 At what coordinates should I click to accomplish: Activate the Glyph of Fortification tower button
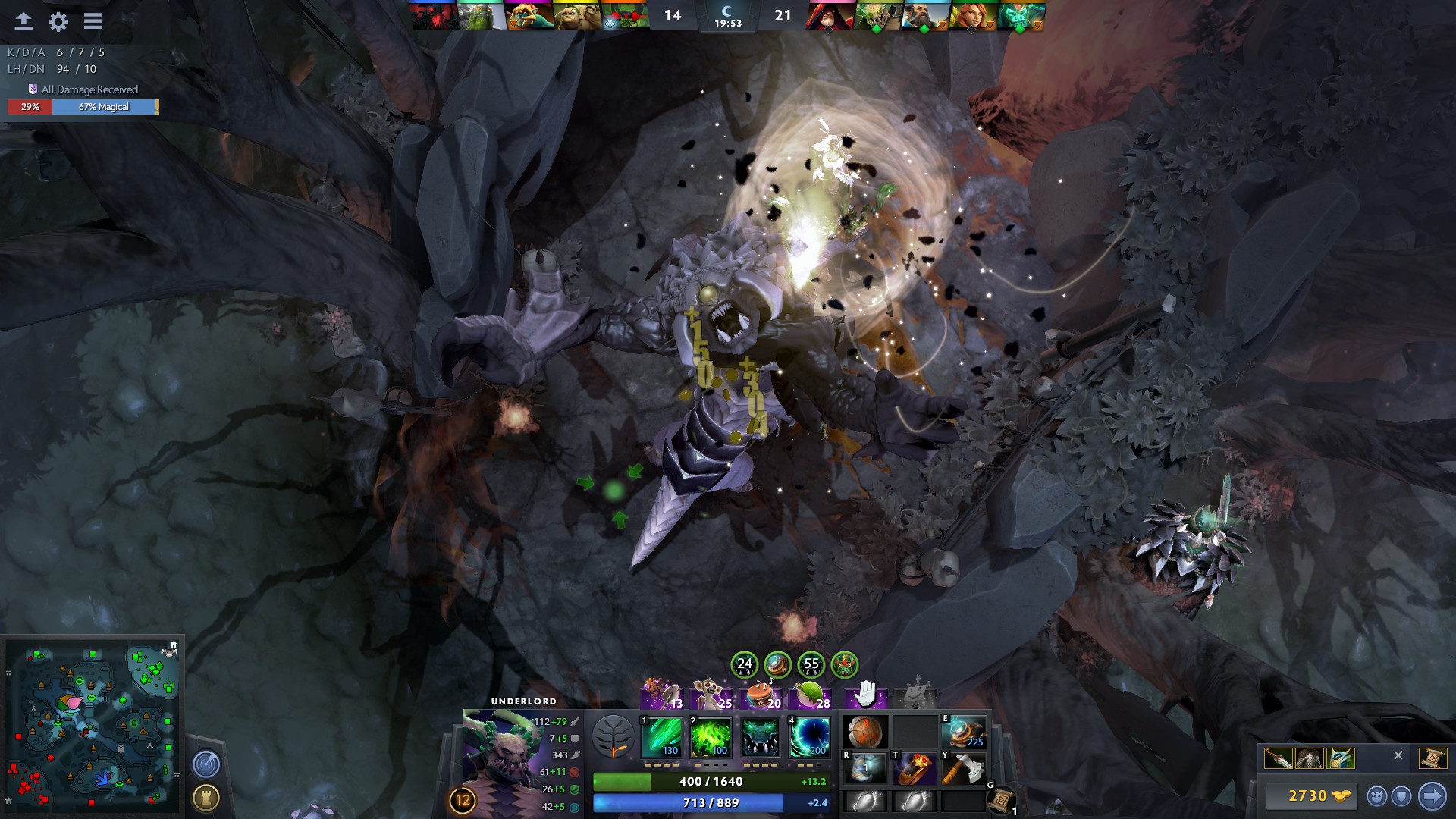206,797
